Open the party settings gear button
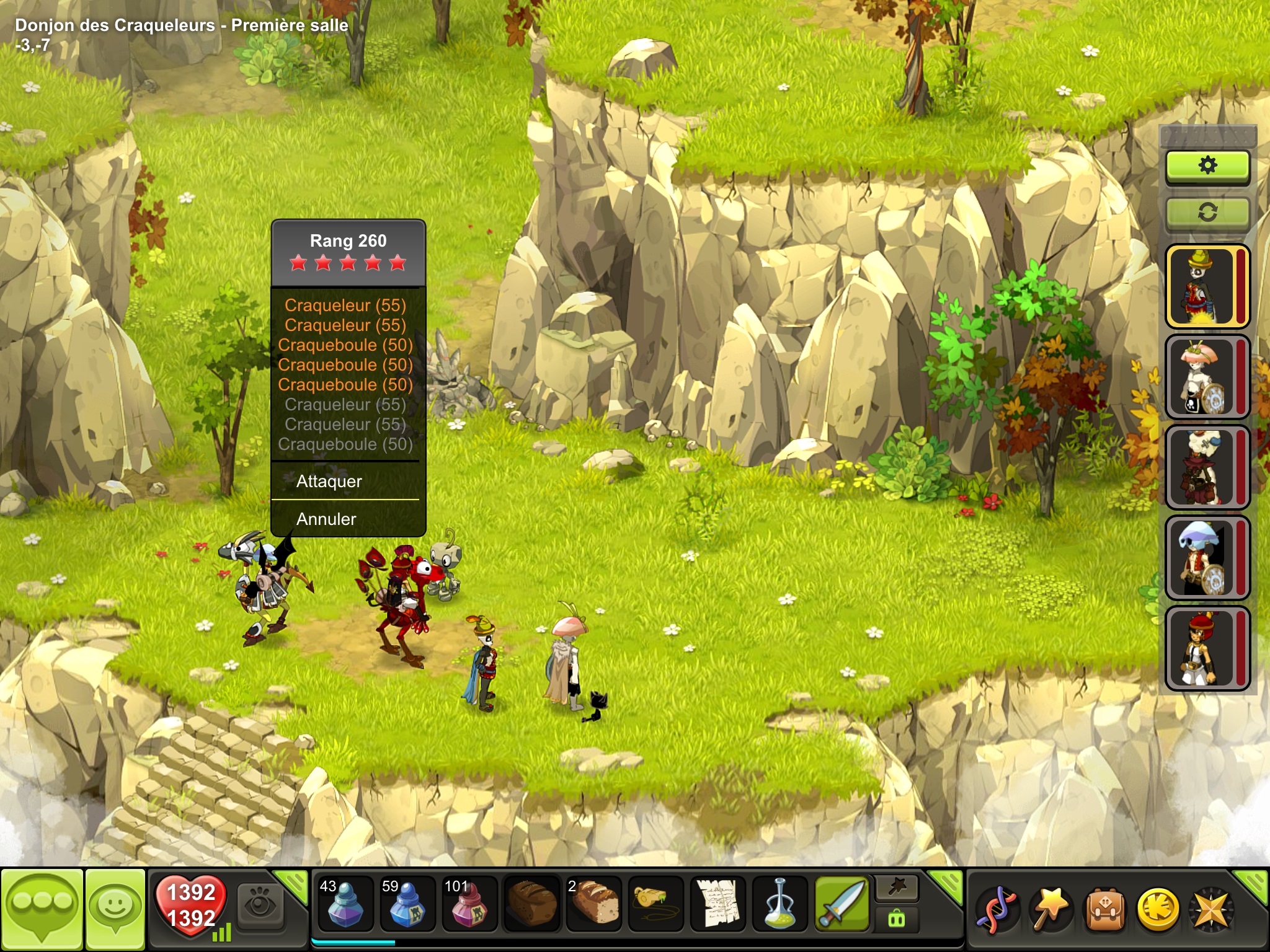This screenshot has height=952, width=1270. pos(1207,166)
